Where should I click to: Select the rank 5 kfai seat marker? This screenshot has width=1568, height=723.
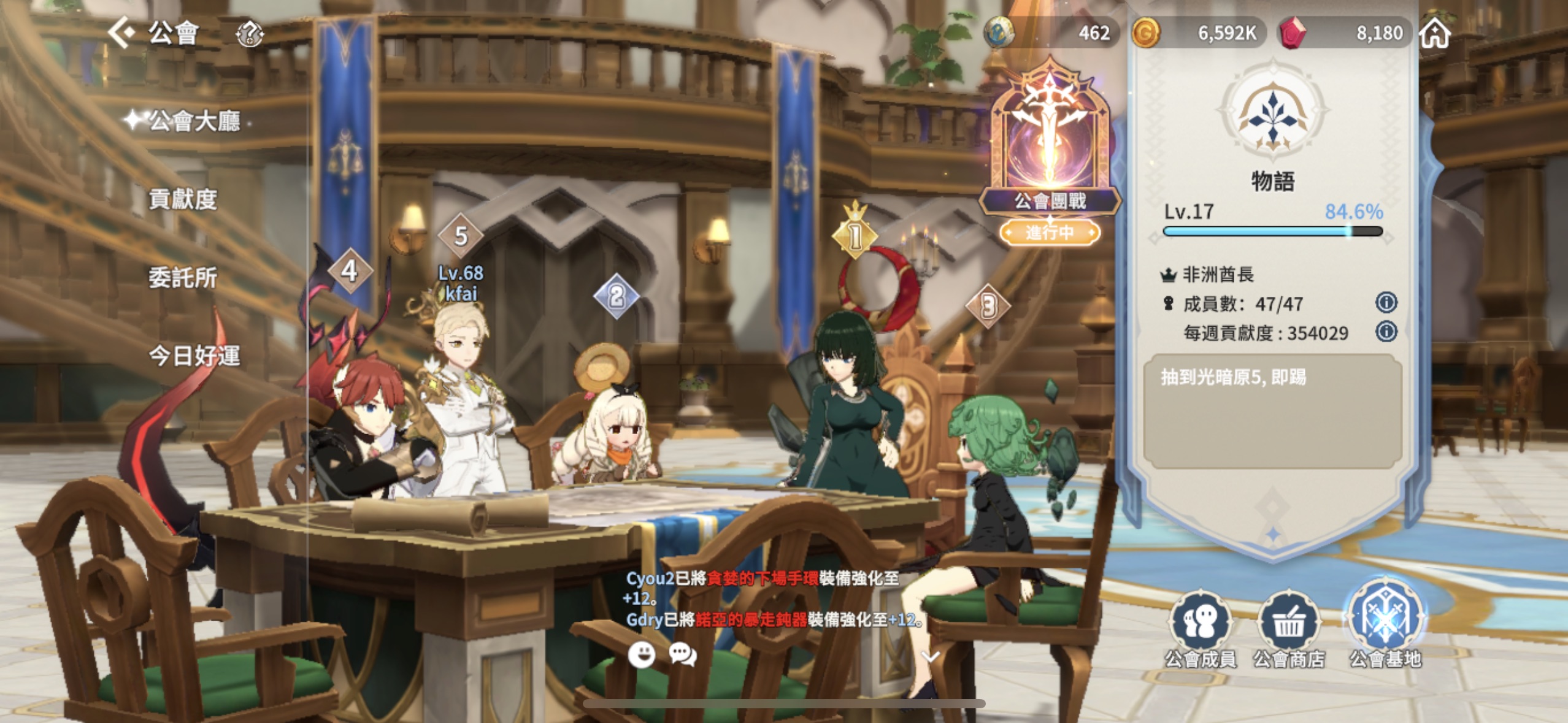pyautogui.click(x=461, y=236)
